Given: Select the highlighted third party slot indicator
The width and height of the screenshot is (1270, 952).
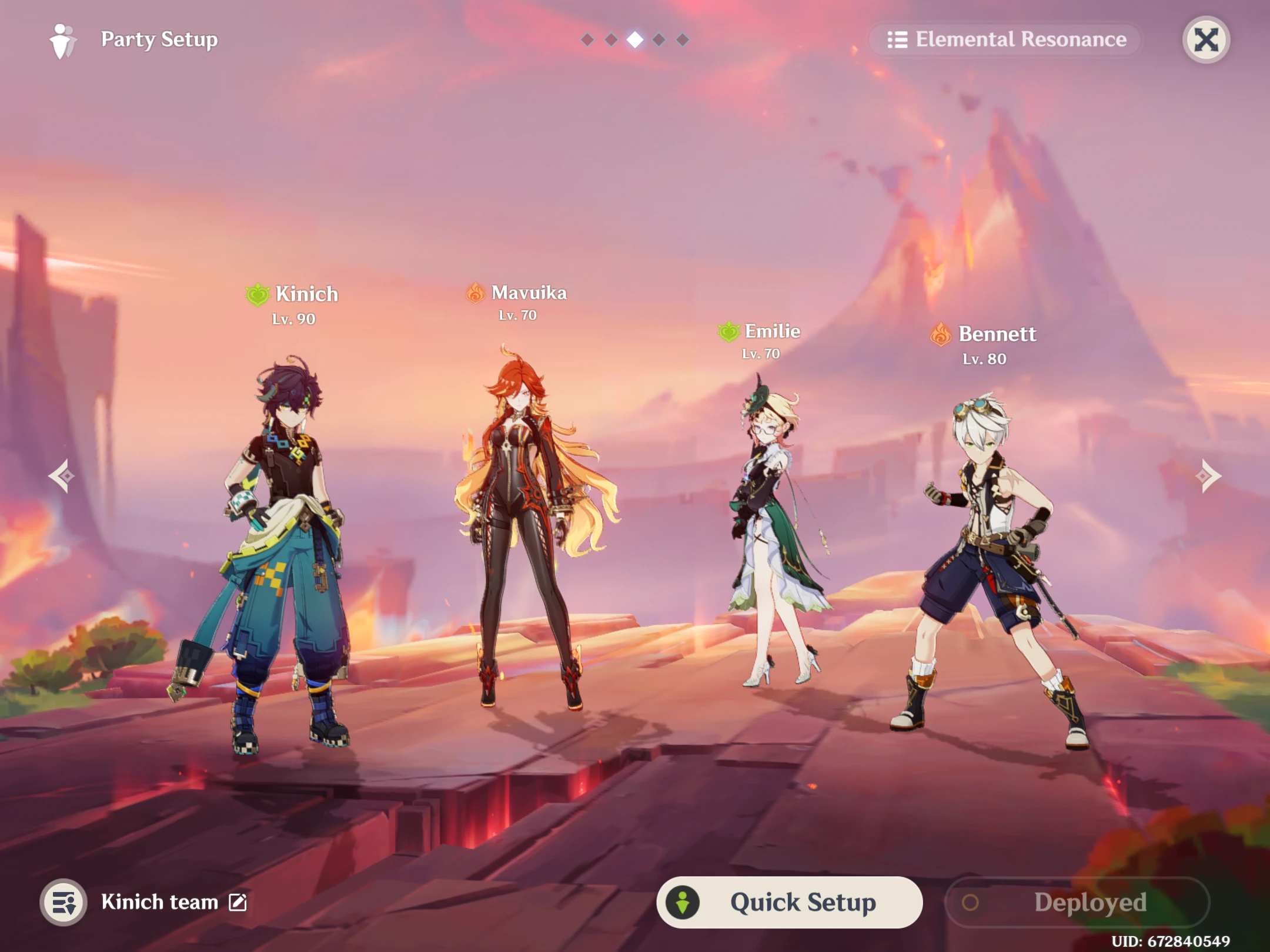Looking at the screenshot, I should [636, 39].
